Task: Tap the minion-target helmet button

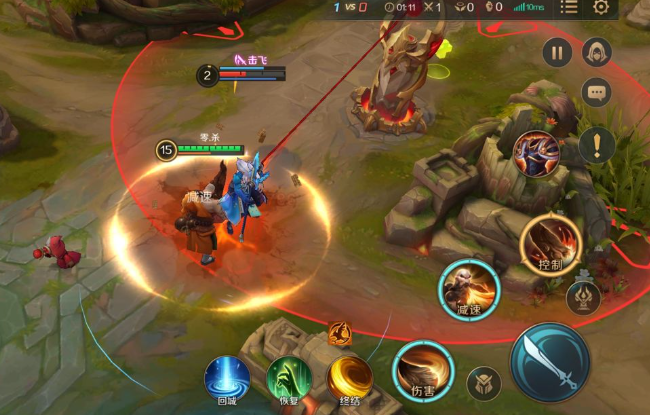Action: coord(484,384)
